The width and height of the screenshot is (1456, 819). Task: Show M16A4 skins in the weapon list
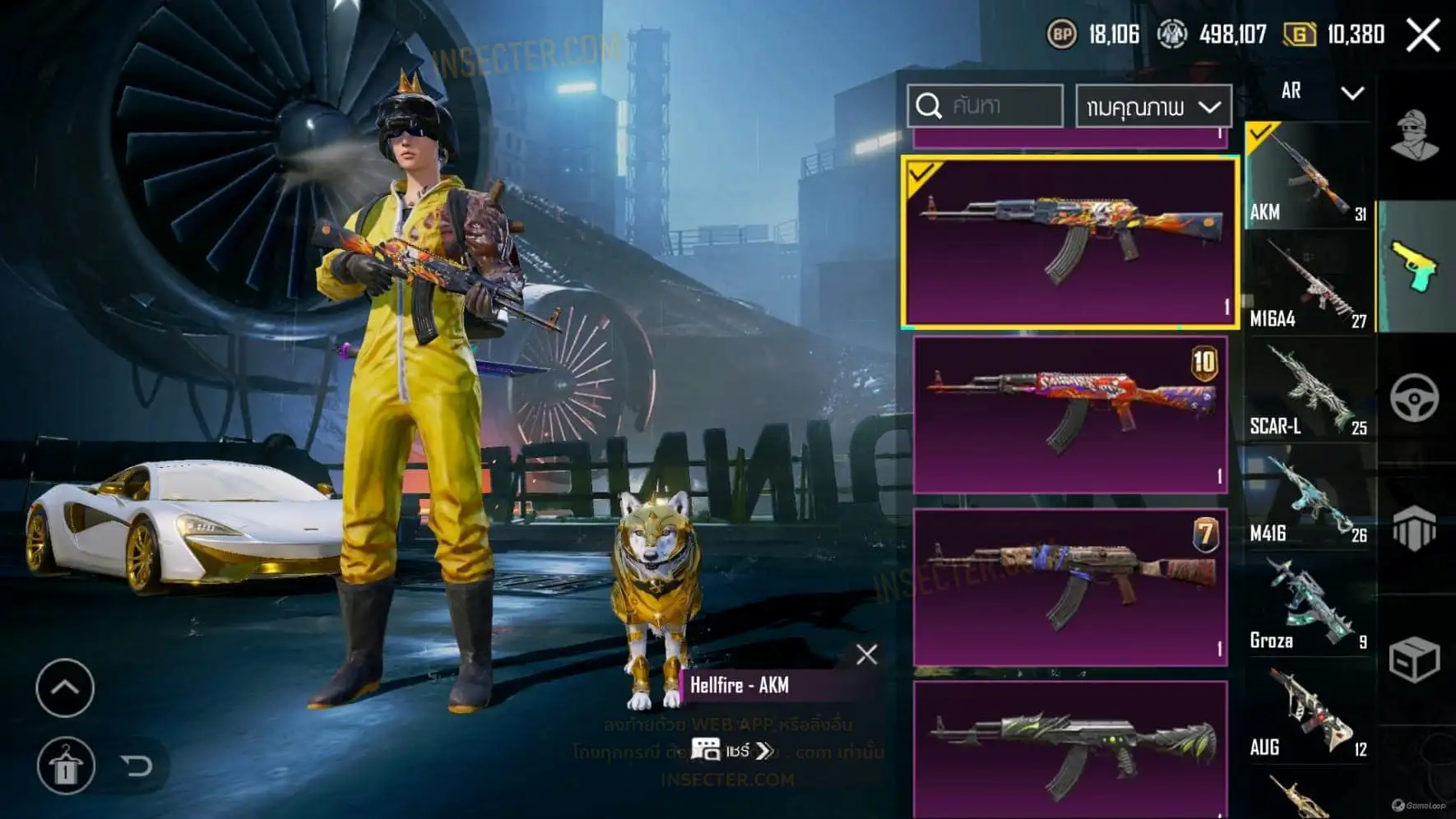1307,284
